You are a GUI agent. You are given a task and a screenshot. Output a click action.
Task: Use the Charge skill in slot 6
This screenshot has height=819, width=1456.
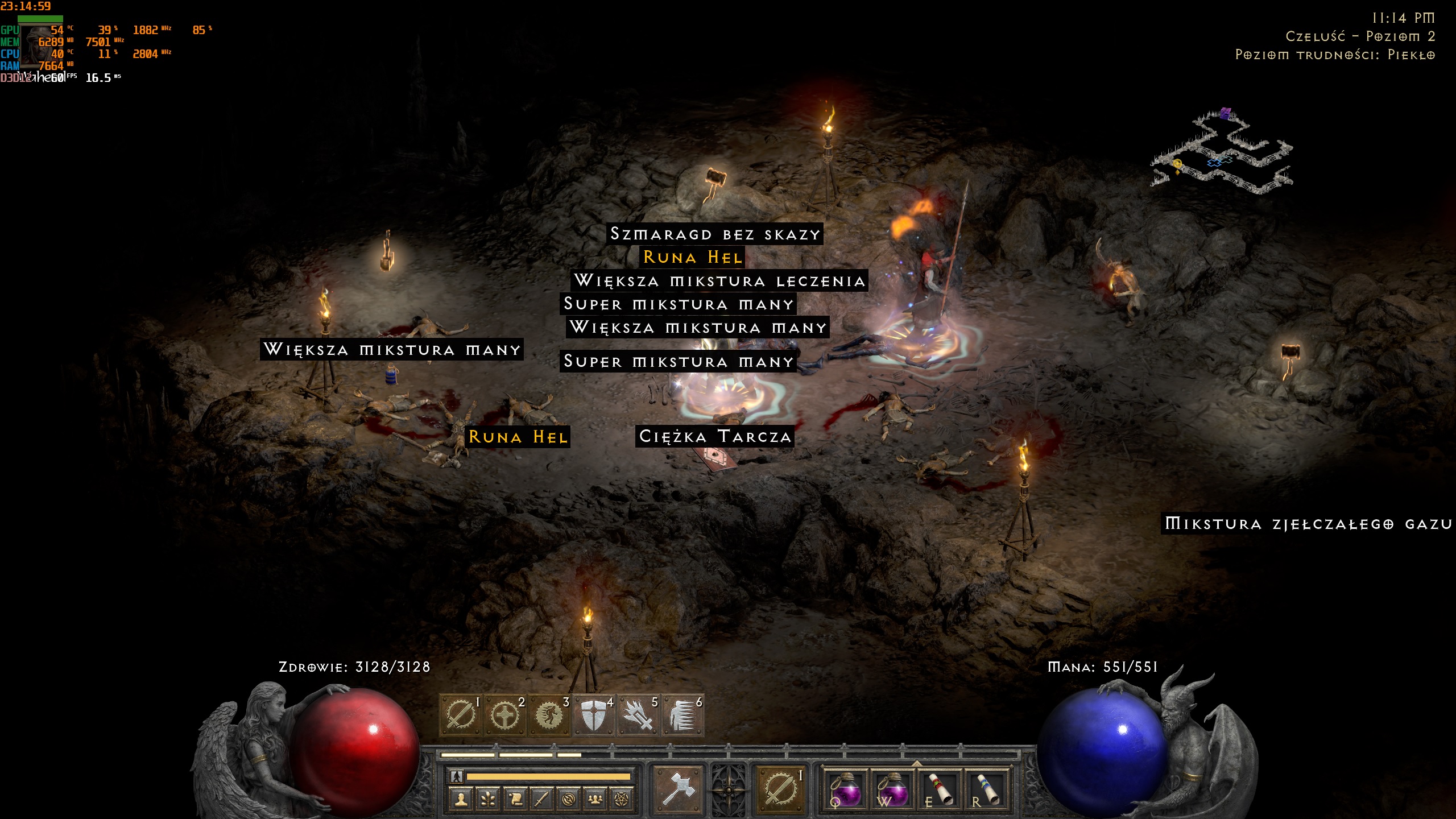(682, 714)
